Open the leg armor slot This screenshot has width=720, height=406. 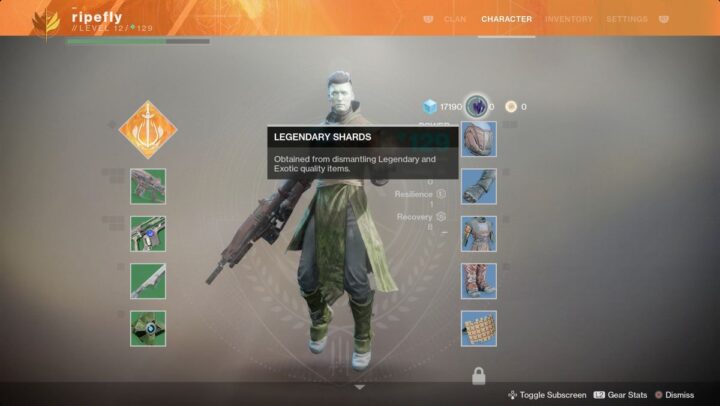(x=478, y=281)
